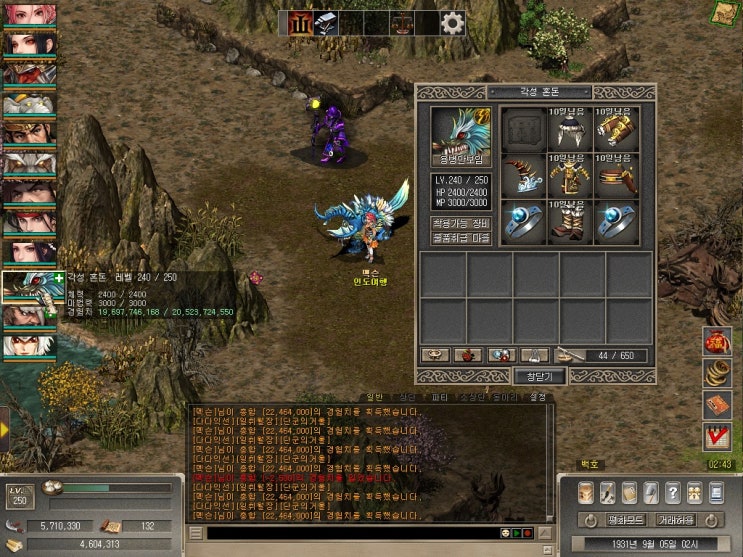Select the curved horn weapon slot

coord(523,176)
